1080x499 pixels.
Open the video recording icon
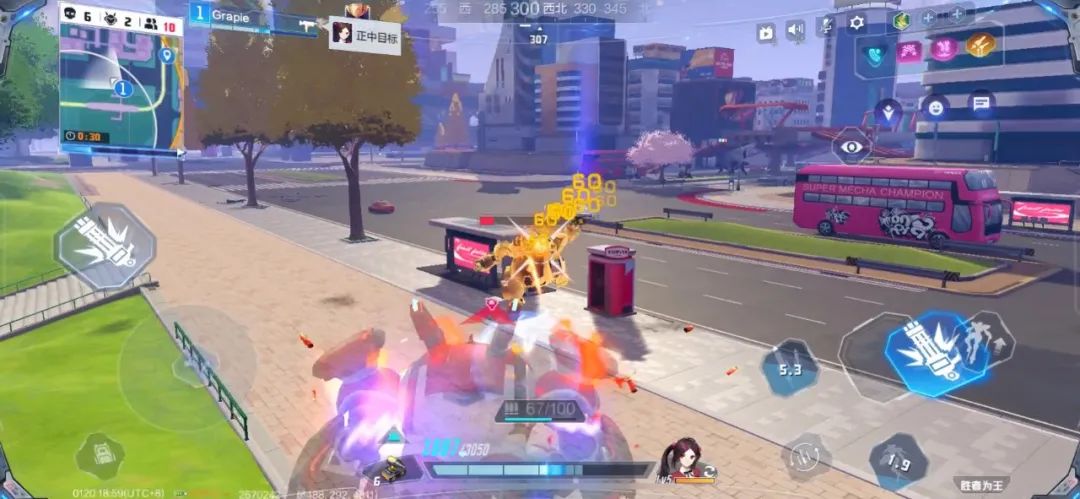(766, 31)
